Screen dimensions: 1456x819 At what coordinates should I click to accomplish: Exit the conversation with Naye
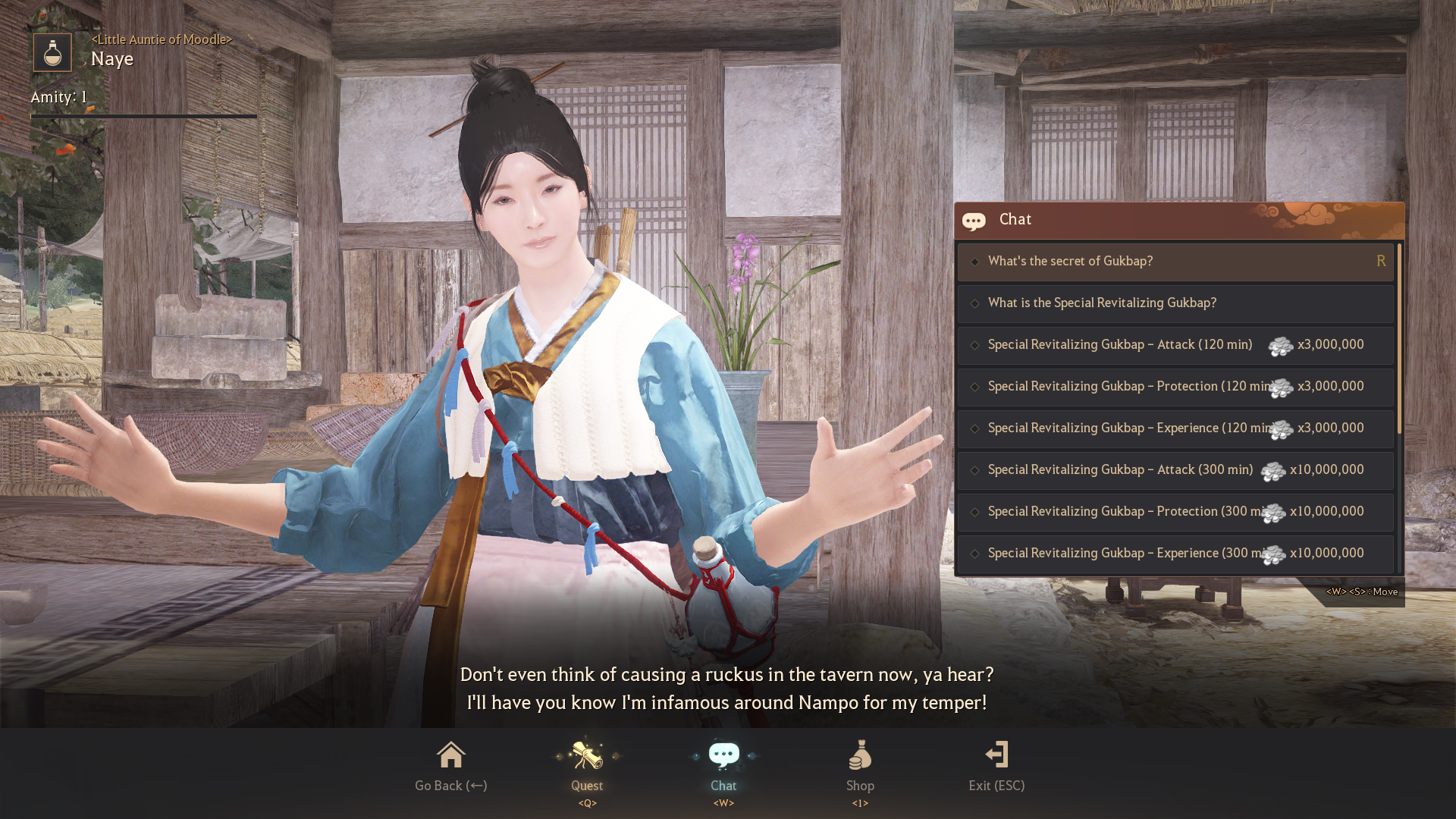point(996,766)
